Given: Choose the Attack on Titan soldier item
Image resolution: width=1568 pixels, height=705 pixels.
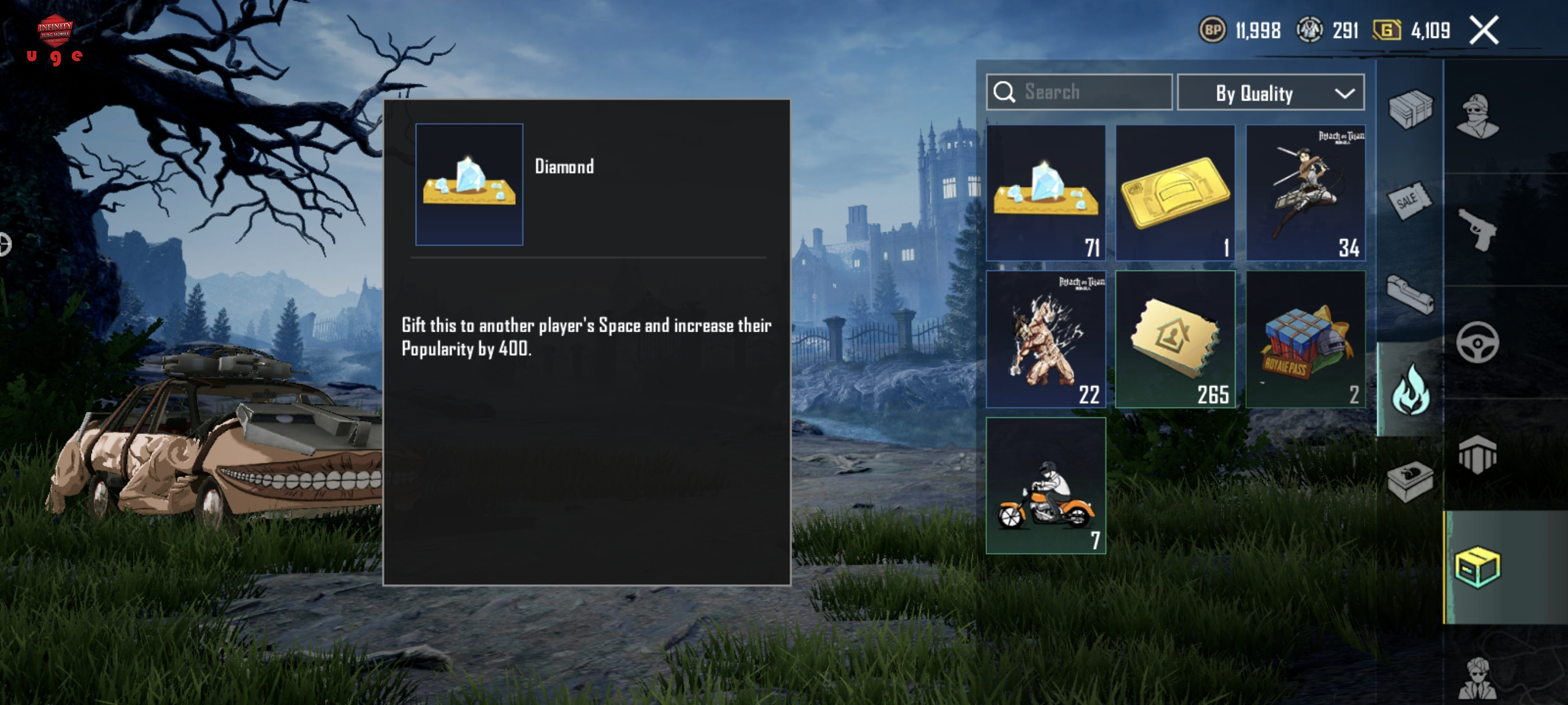Looking at the screenshot, I should tap(1304, 193).
